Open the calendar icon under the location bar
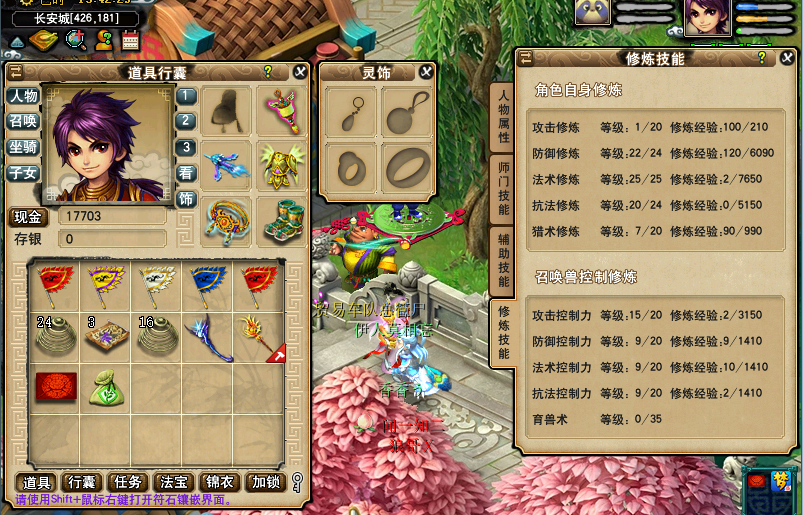The height and width of the screenshot is (515, 803). 130,41
